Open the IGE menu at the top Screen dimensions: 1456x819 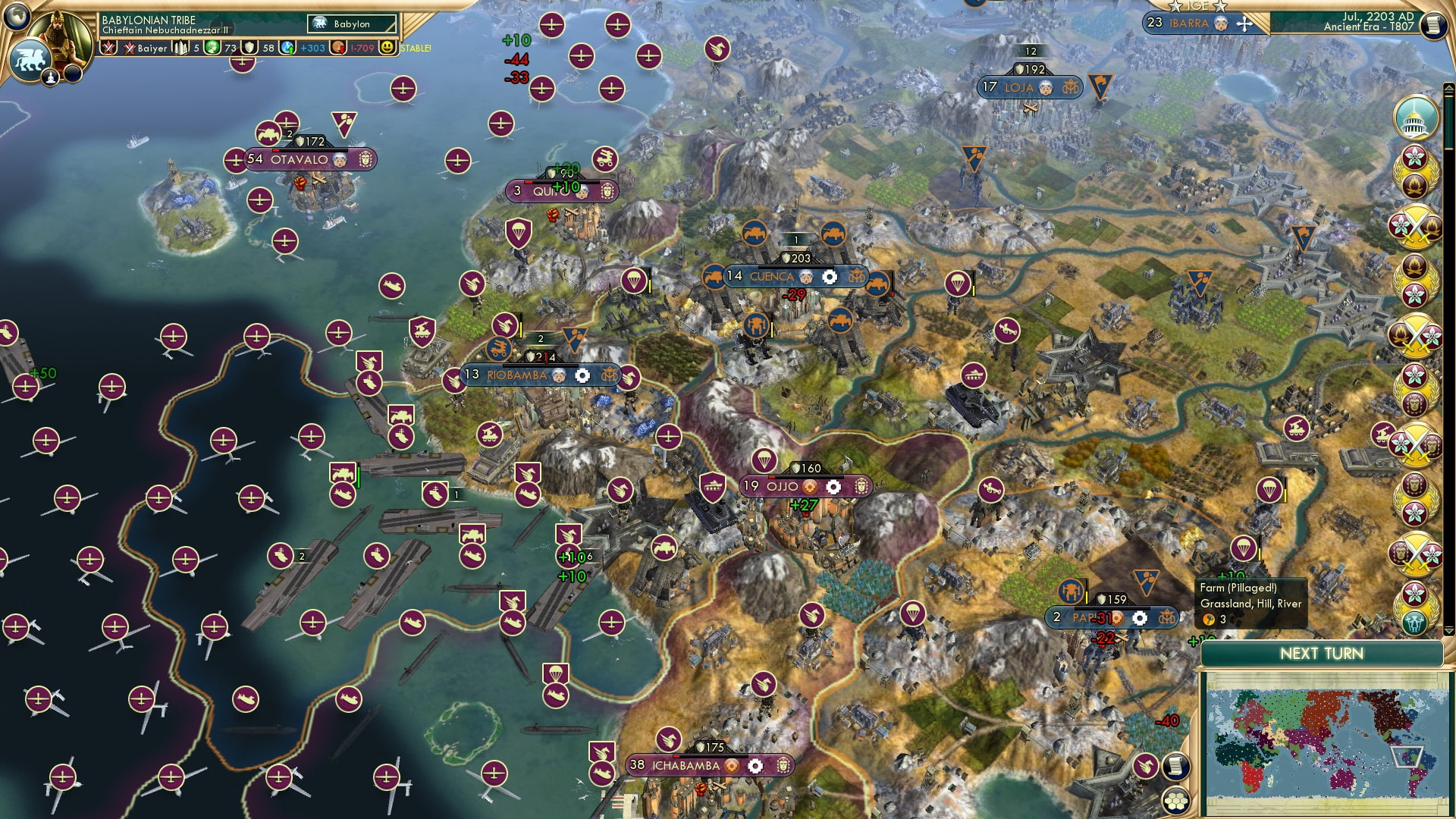1198,6
